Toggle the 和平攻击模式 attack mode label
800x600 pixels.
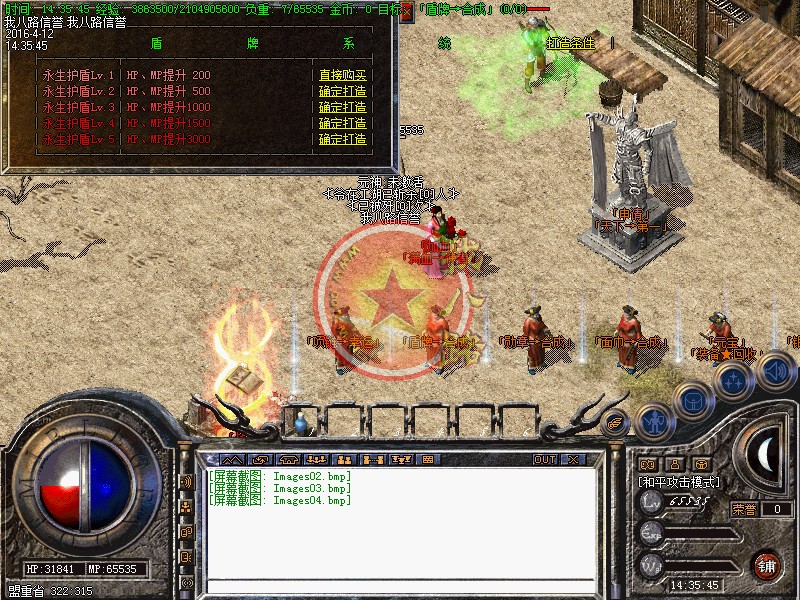(680, 481)
